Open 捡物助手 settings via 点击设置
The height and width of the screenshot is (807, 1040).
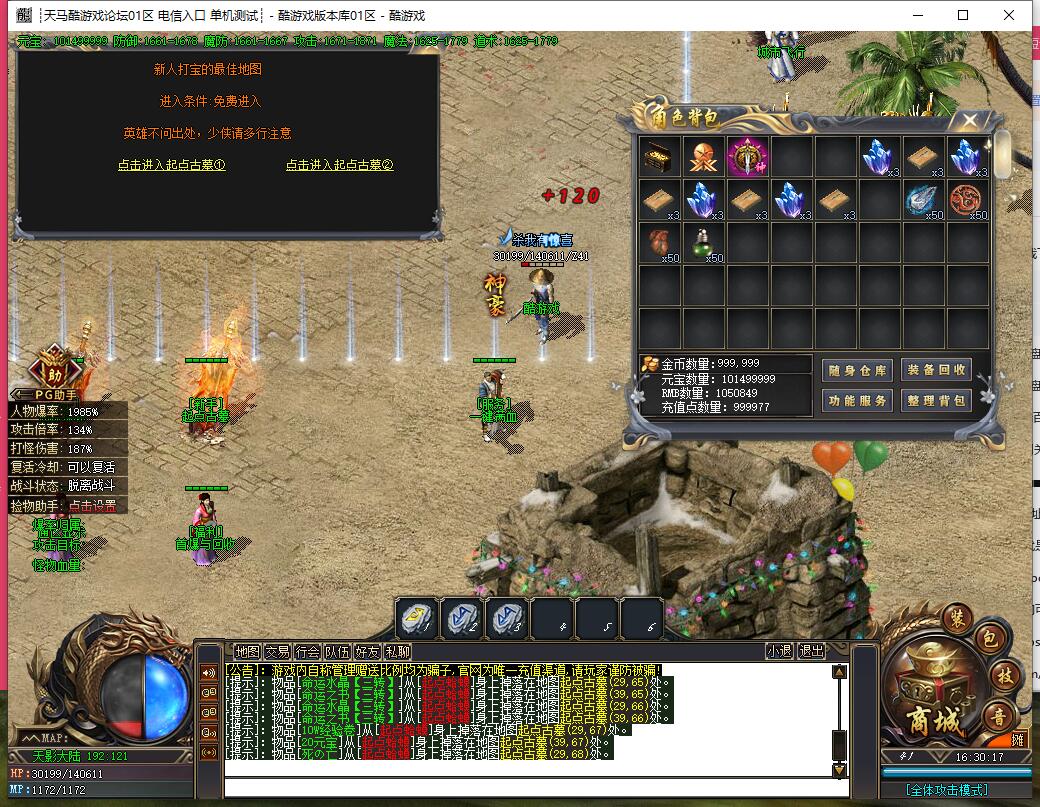point(92,506)
